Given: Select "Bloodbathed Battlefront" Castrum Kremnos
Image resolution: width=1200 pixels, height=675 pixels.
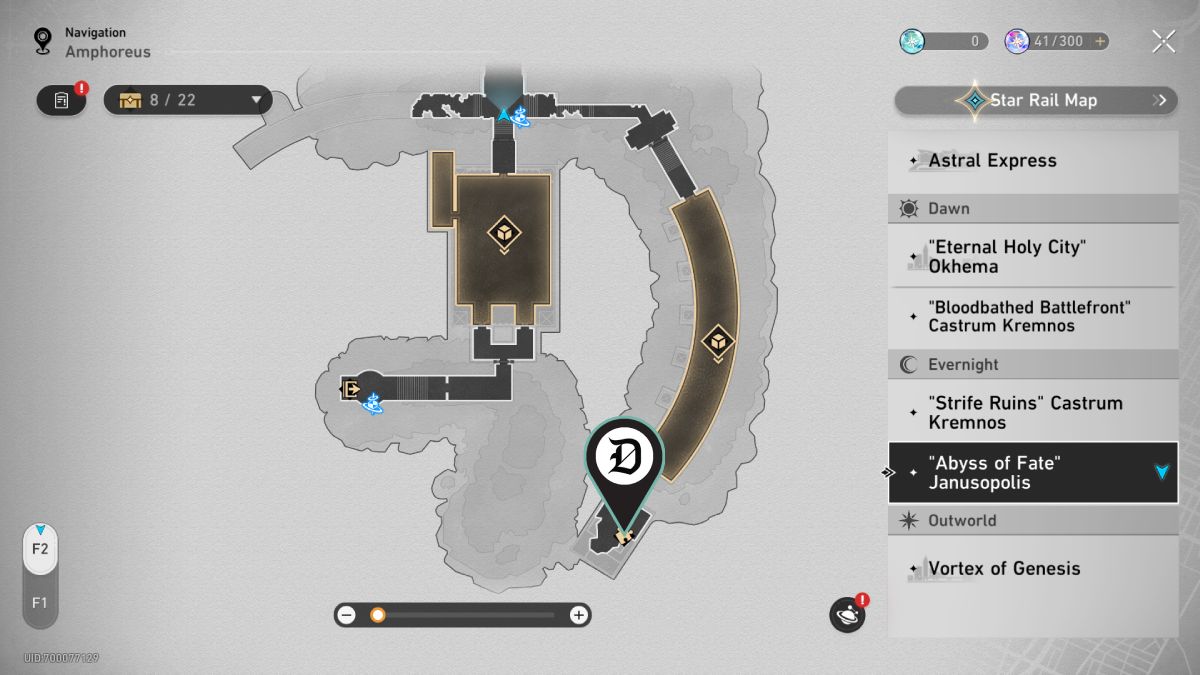Looking at the screenshot, I should click(1033, 316).
